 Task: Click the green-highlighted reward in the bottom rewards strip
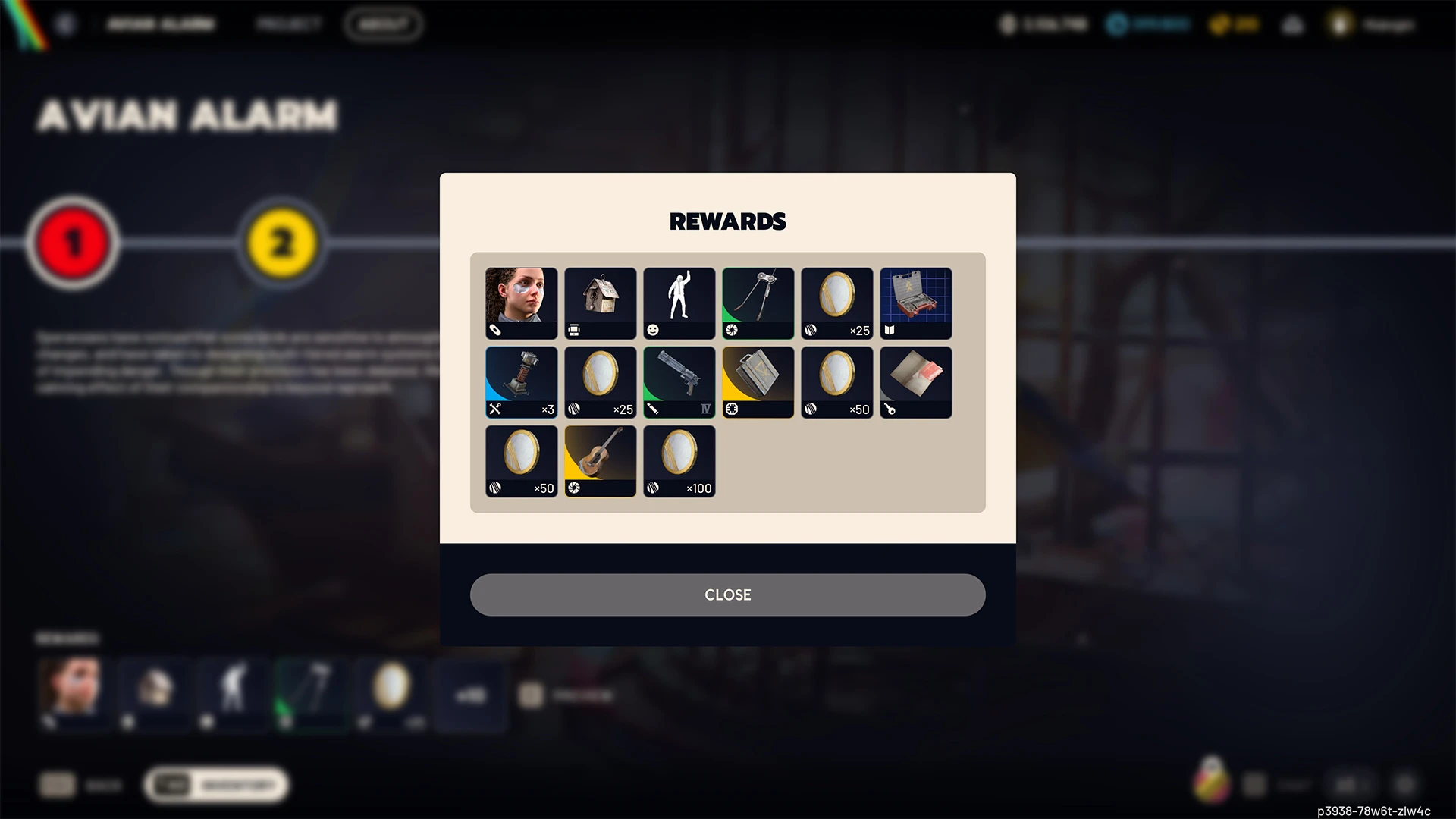click(312, 692)
